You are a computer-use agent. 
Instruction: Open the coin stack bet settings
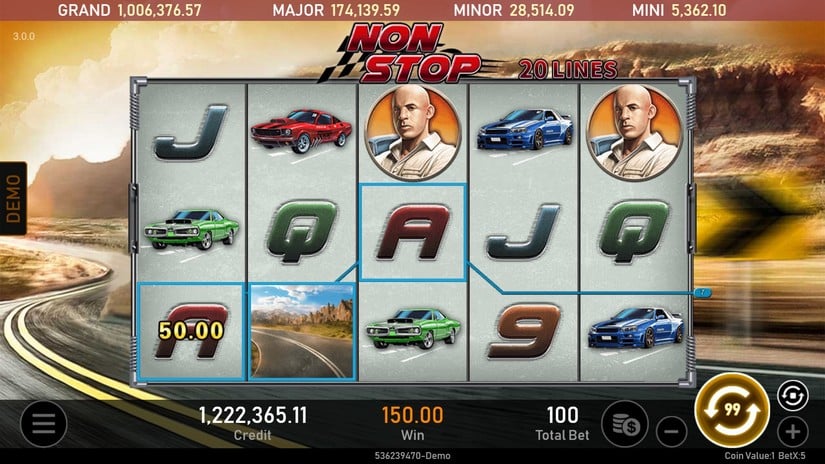point(625,423)
